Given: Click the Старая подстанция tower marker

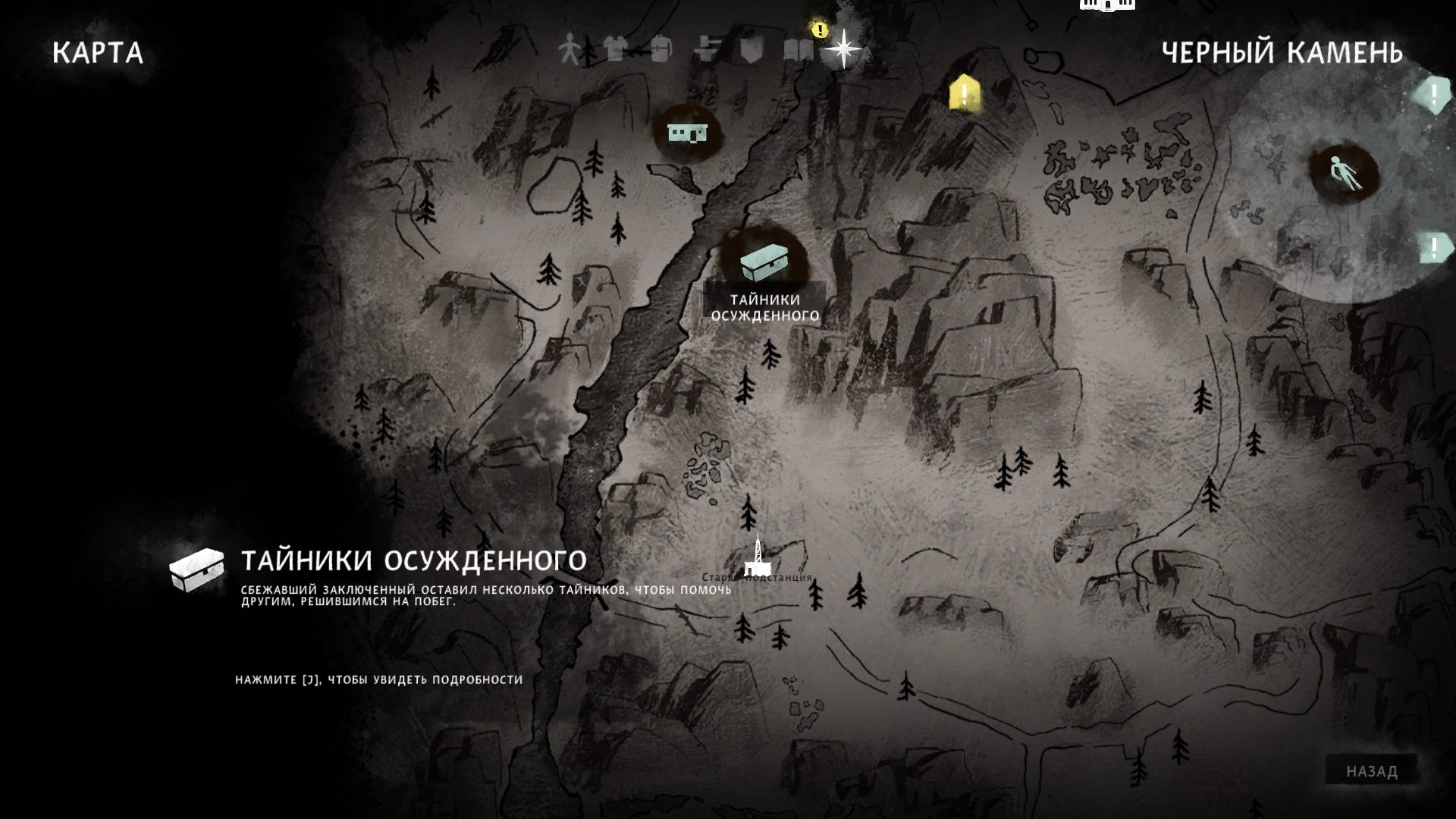Looking at the screenshot, I should click(x=756, y=557).
